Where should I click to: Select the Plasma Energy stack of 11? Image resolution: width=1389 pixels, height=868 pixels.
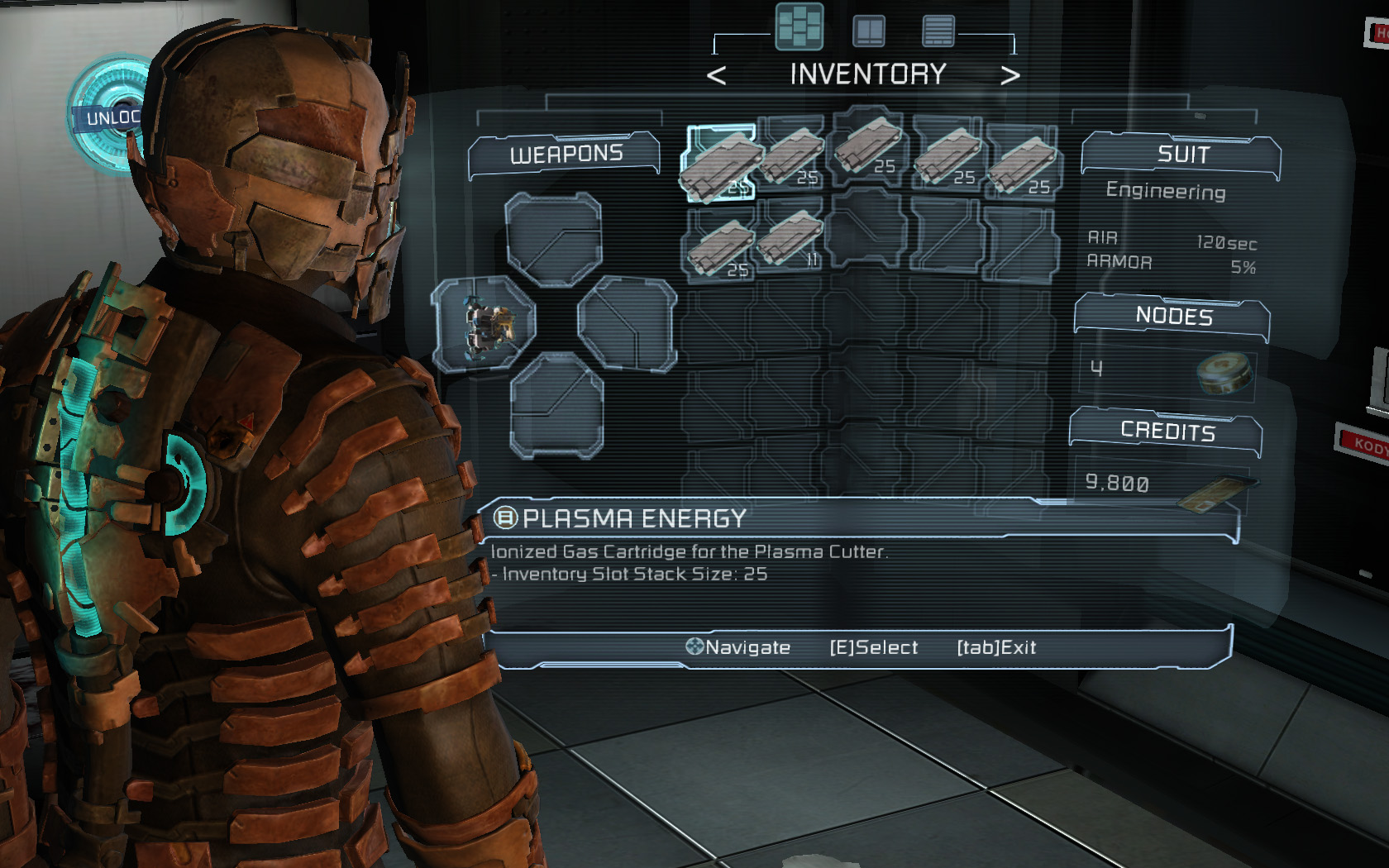tap(791, 239)
